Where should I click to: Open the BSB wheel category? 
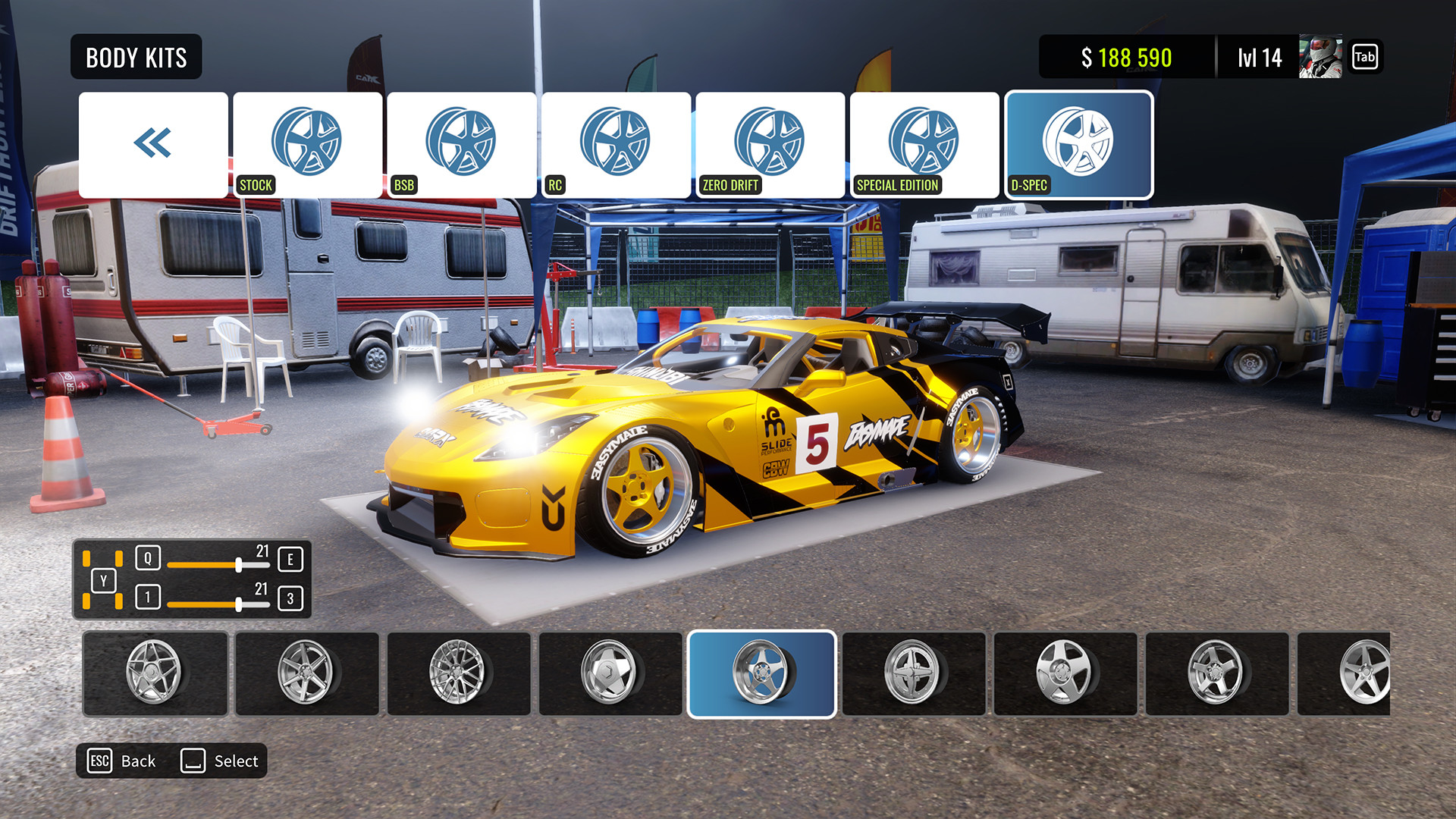coord(461,140)
